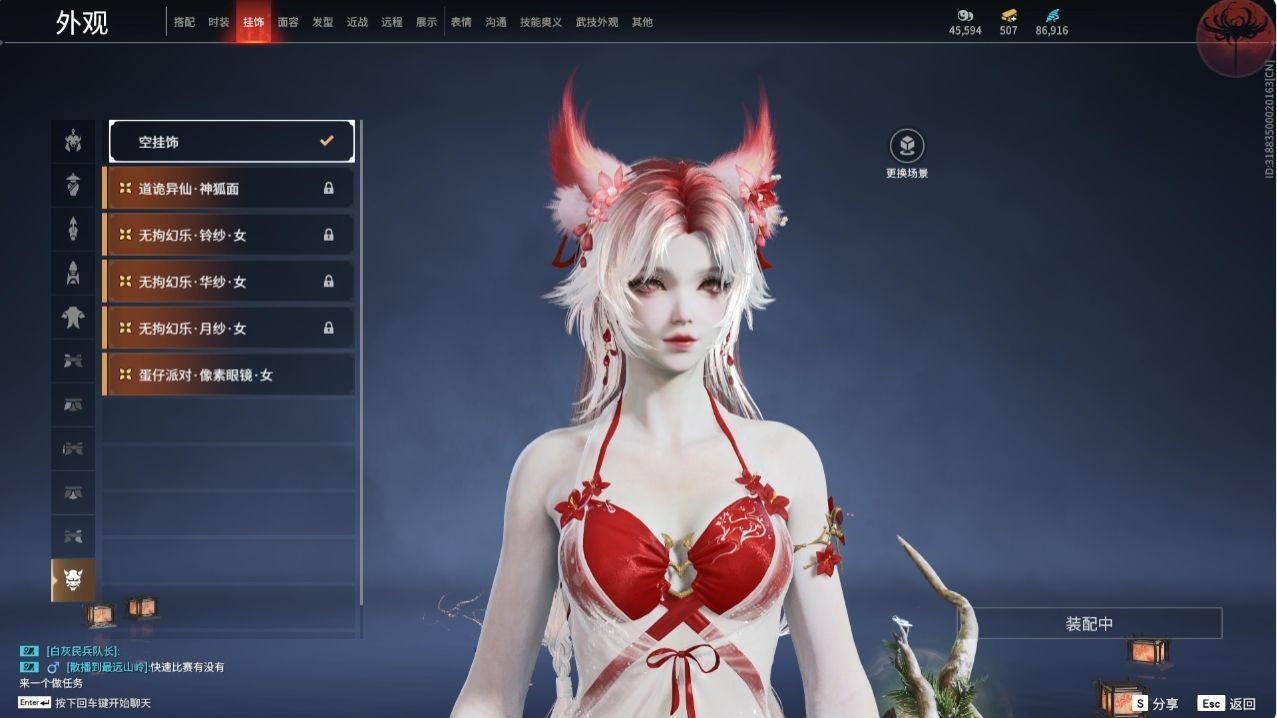Open the 远程 ranged tab
The image size is (1277, 718).
(392, 22)
